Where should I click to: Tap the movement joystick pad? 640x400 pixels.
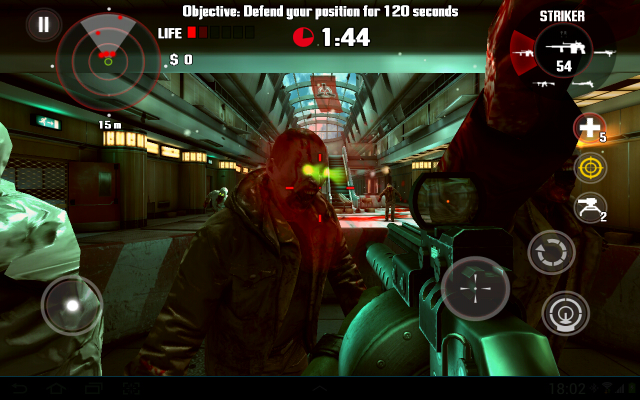[72, 304]
